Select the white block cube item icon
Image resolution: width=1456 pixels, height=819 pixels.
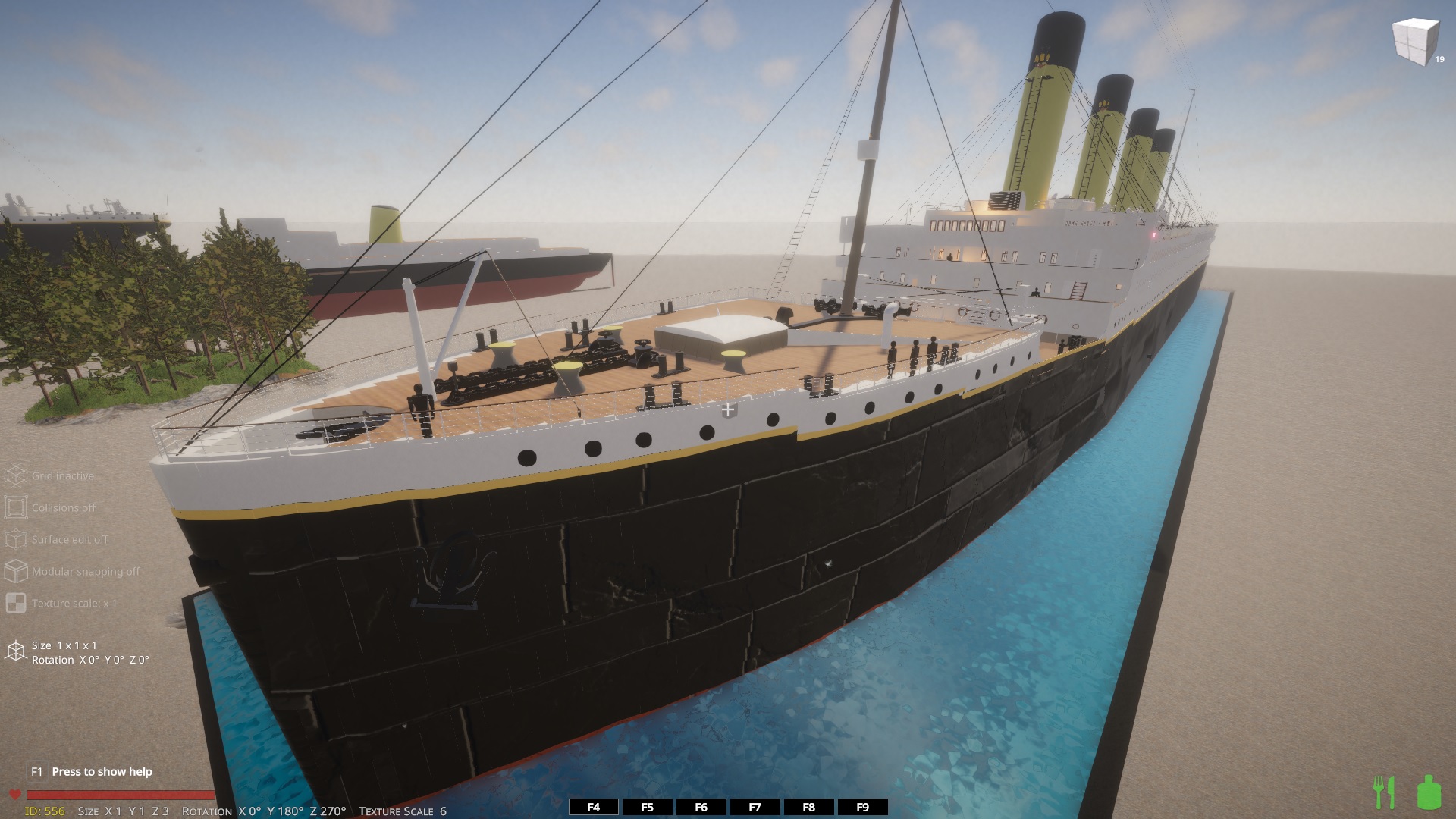pos(1415,42)
